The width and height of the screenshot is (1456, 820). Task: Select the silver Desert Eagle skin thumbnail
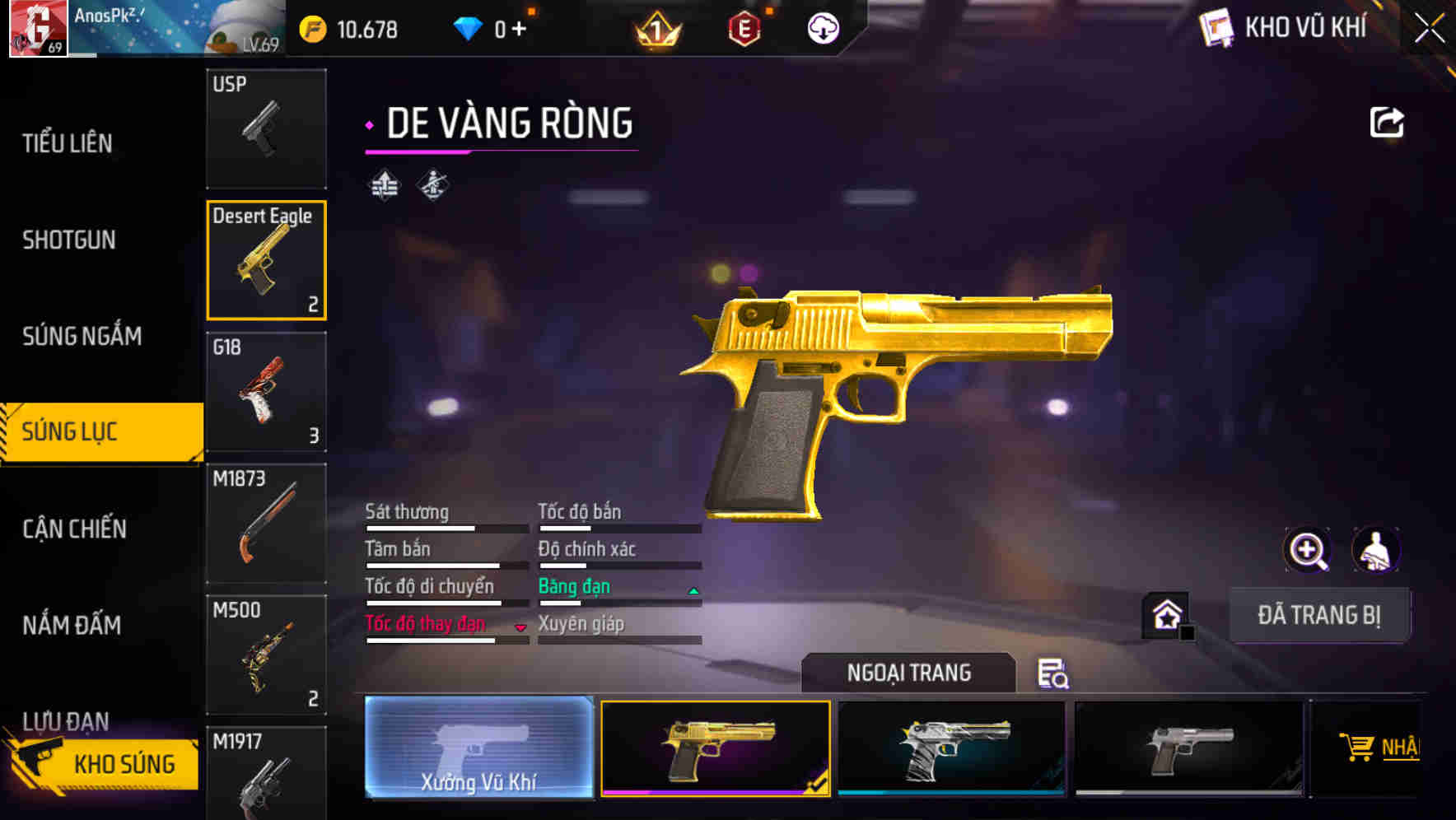click(1188, 748)
